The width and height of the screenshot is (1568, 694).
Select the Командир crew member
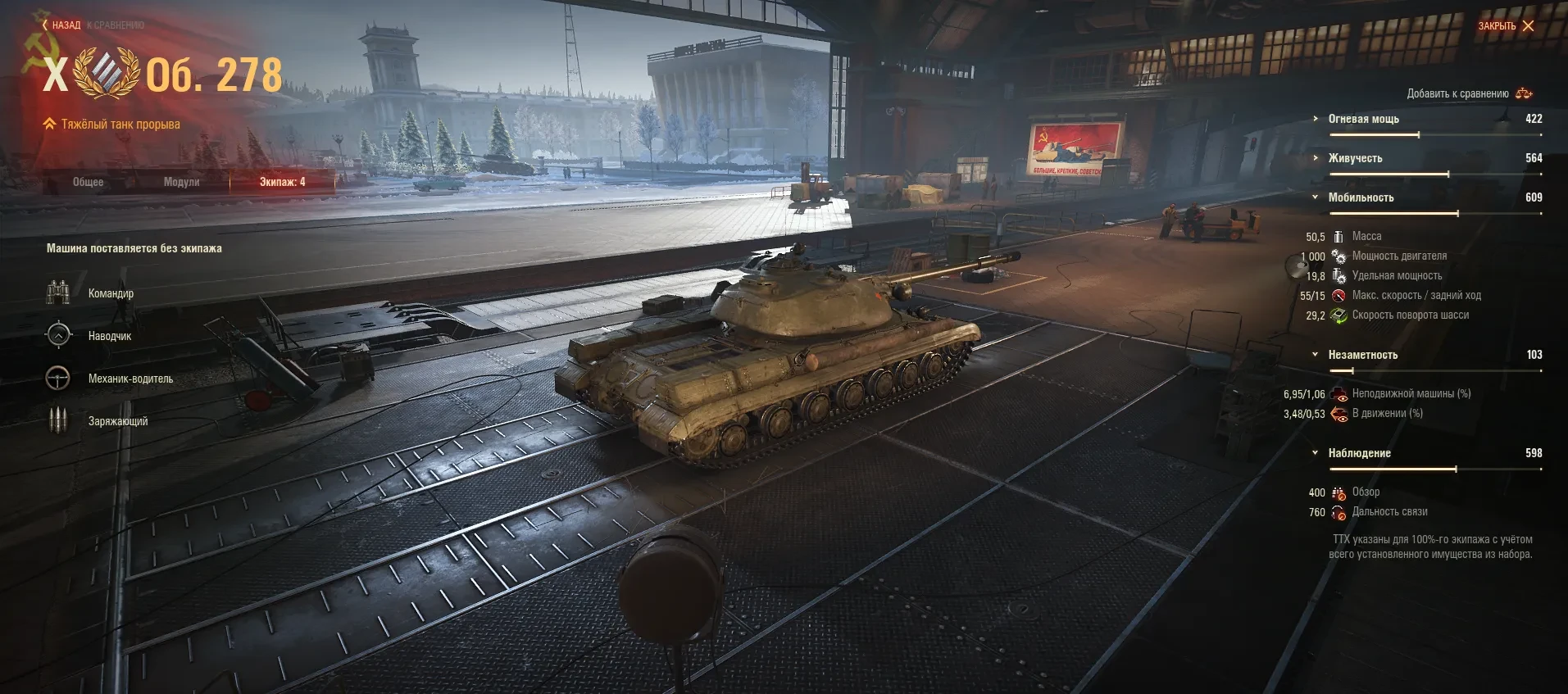[111, 293]
